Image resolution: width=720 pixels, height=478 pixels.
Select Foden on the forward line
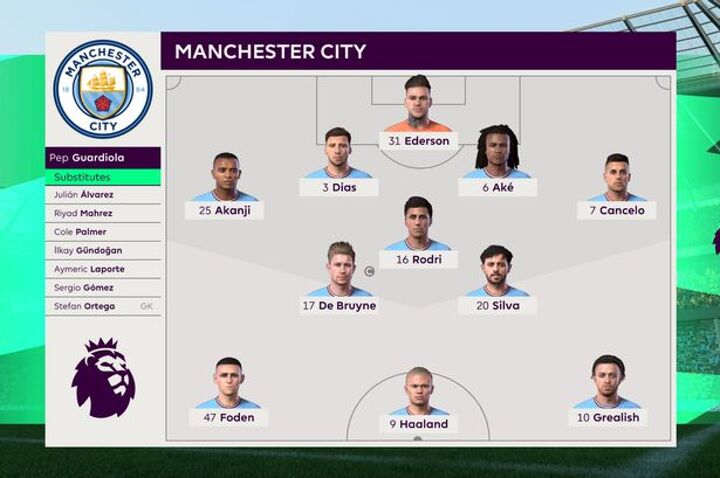point(228,393)
